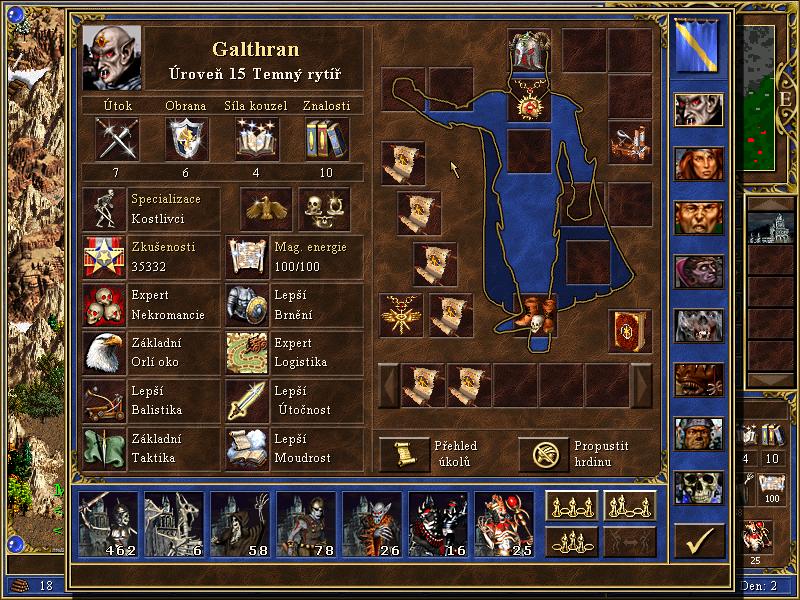Show details for the Lepší Balistika skill
This screenshot has width=800, height=600.
coord(104,400)
